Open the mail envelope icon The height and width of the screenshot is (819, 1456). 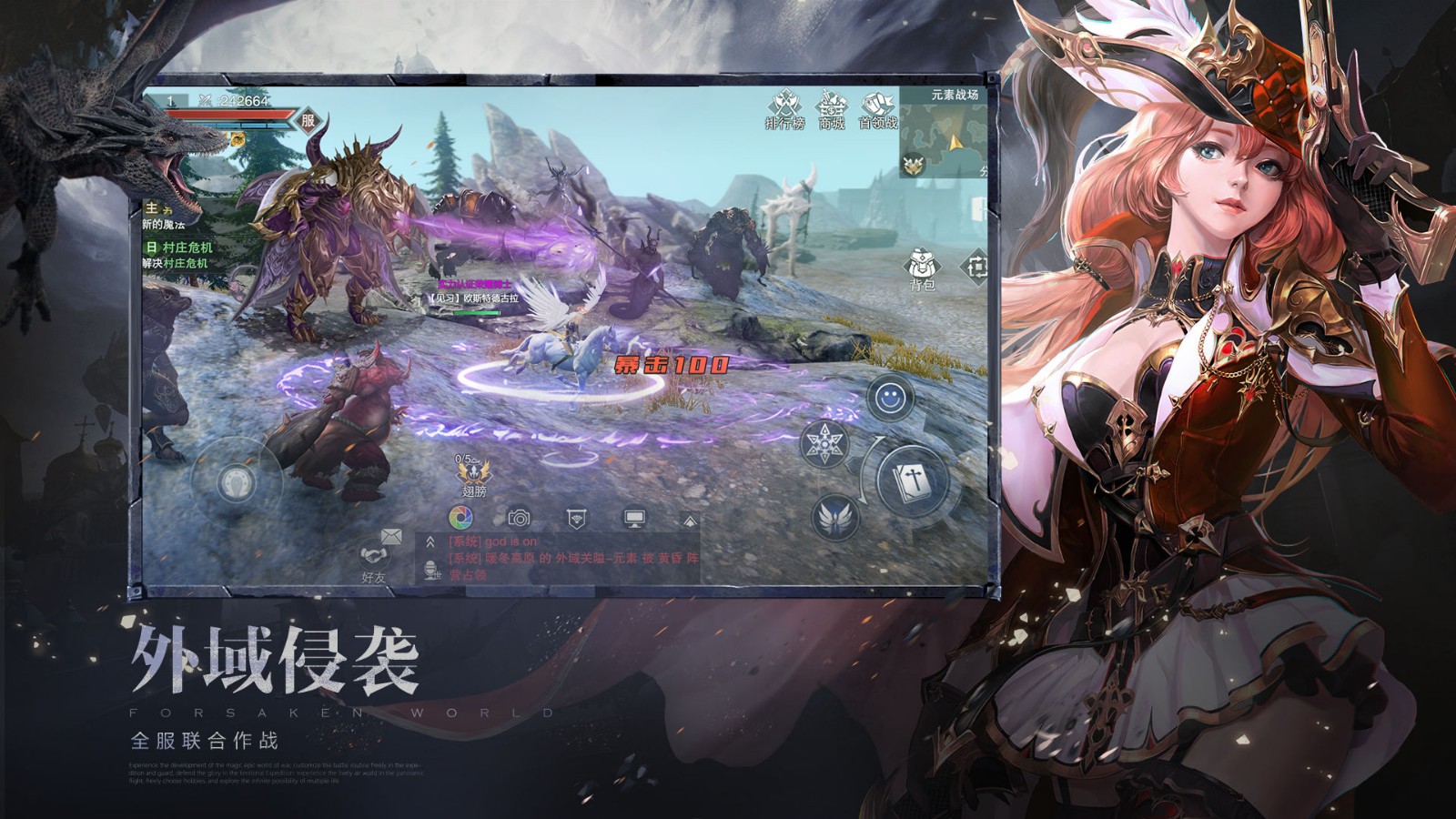pos(389,536)
